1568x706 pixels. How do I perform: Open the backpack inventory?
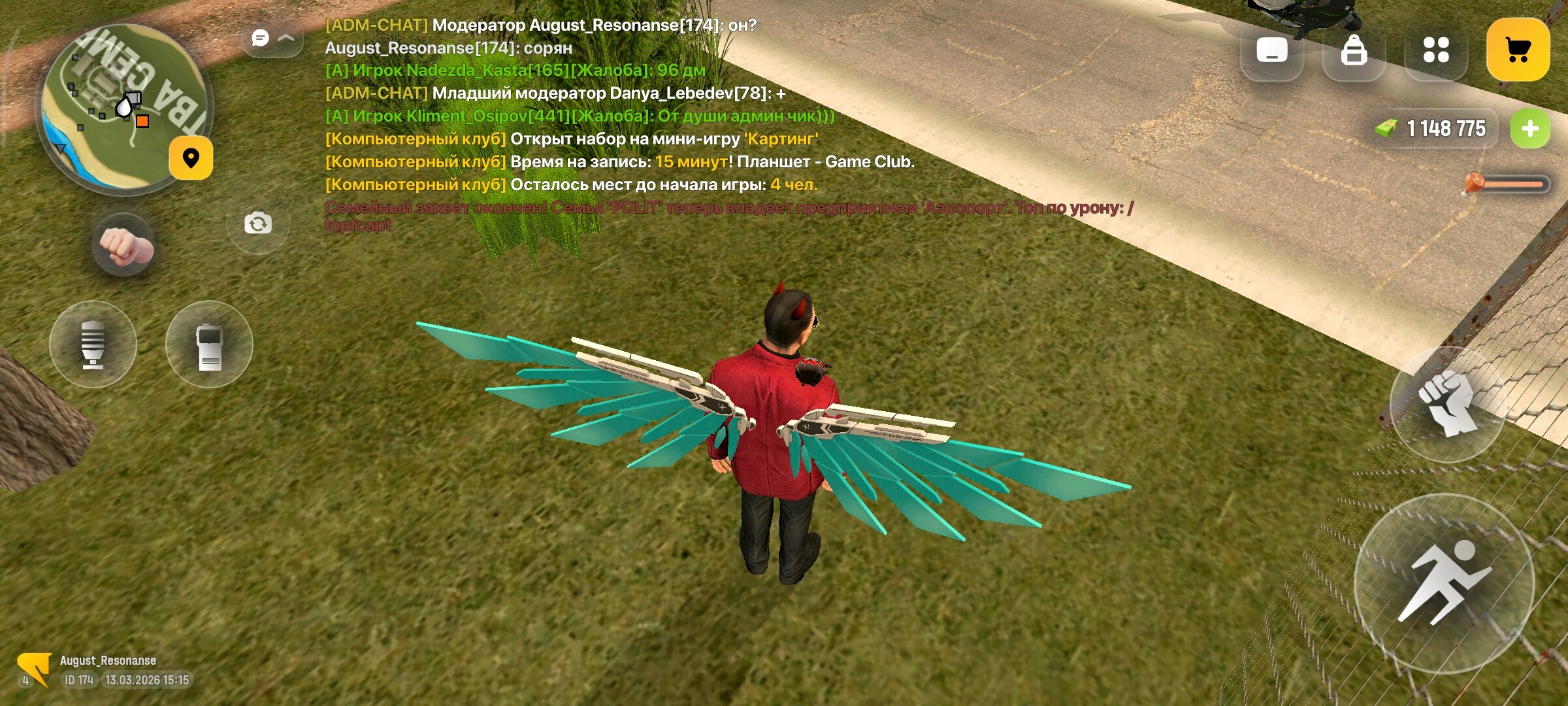click(1354, 49)
